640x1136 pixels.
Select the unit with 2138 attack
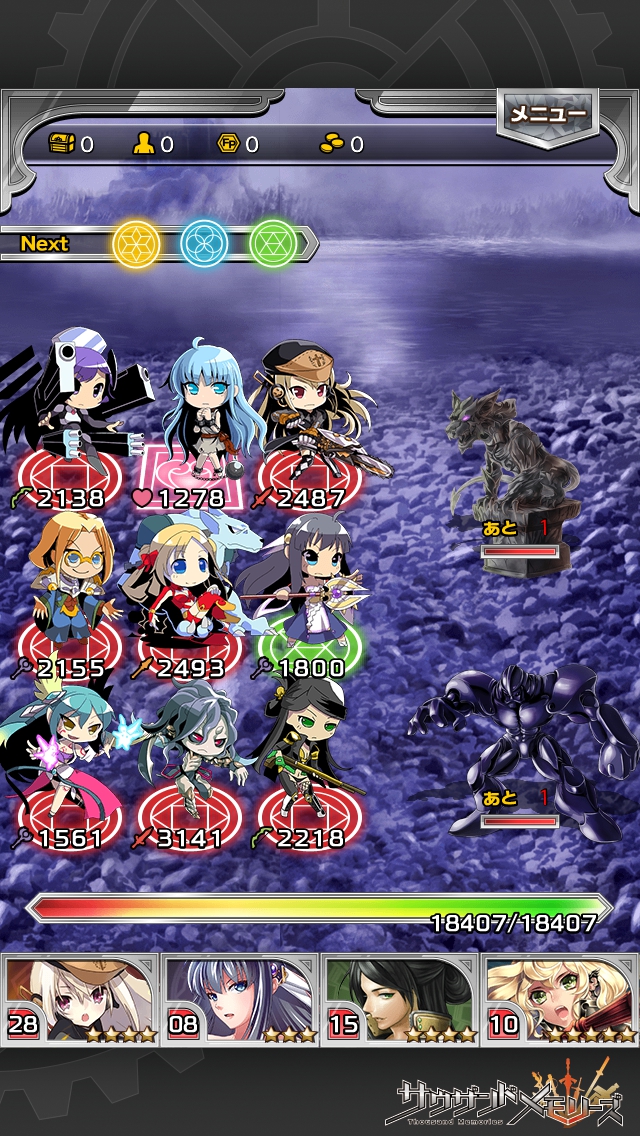68,420
